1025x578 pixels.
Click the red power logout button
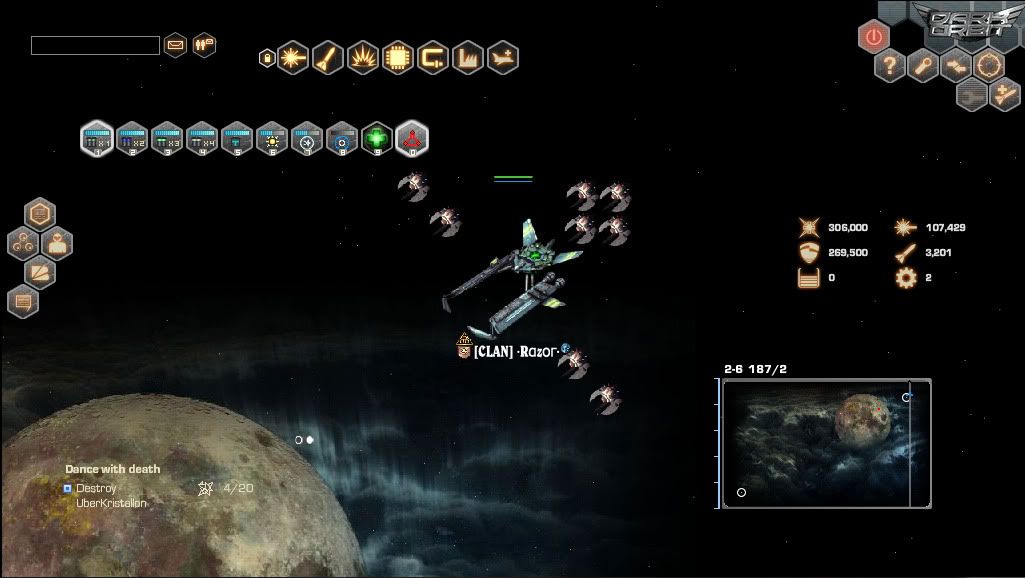[874, 37]
